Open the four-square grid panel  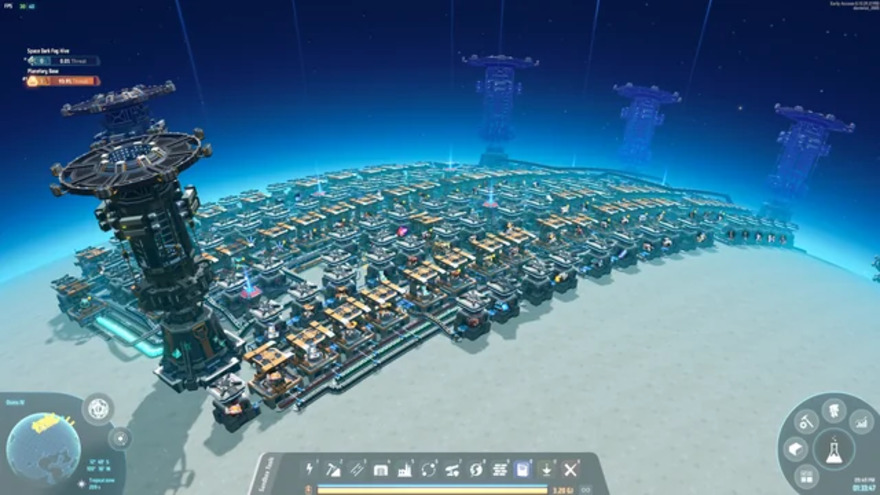(x=807, y=478)
